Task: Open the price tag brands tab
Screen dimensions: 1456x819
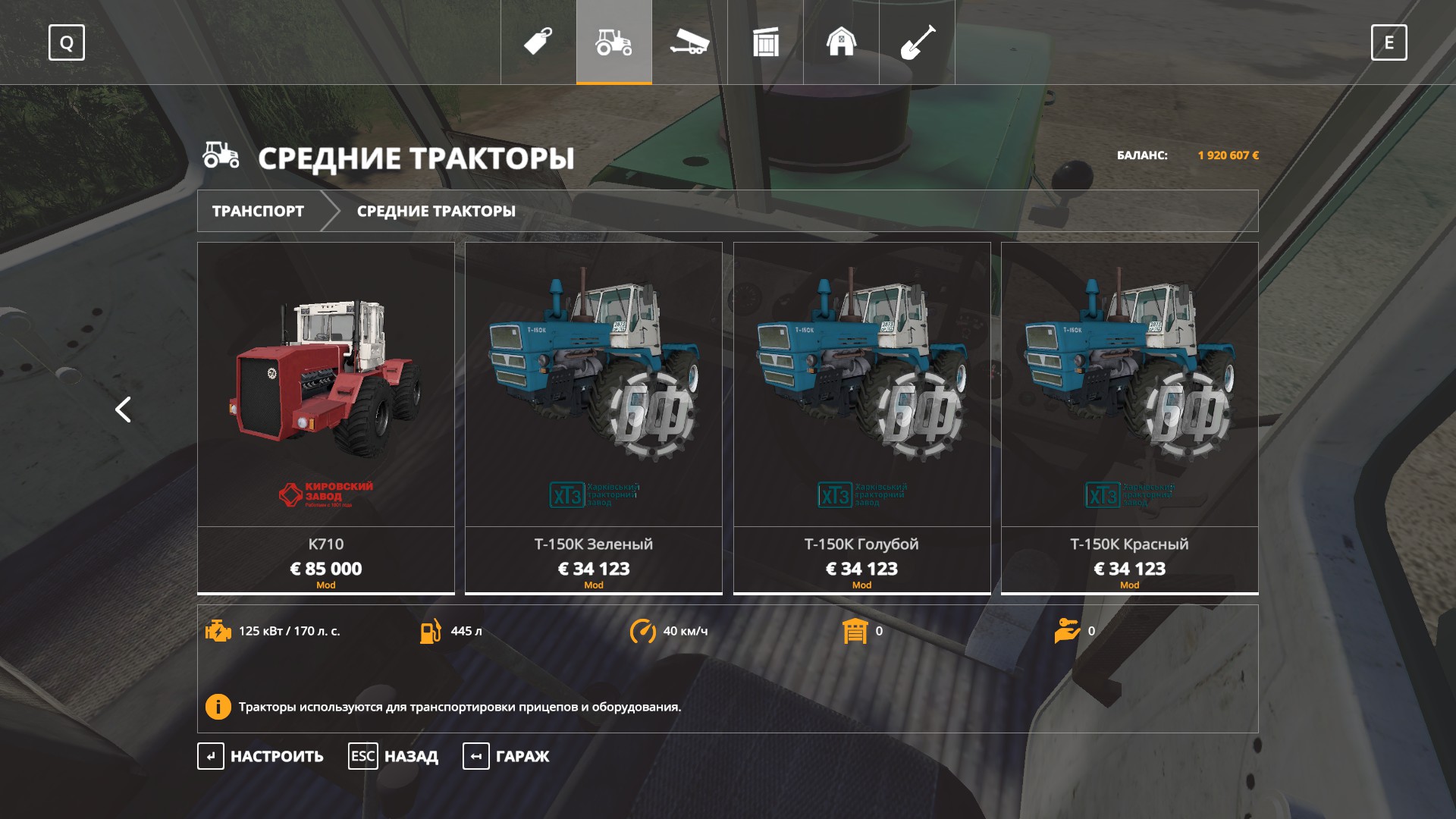Action: click(538, 42)
